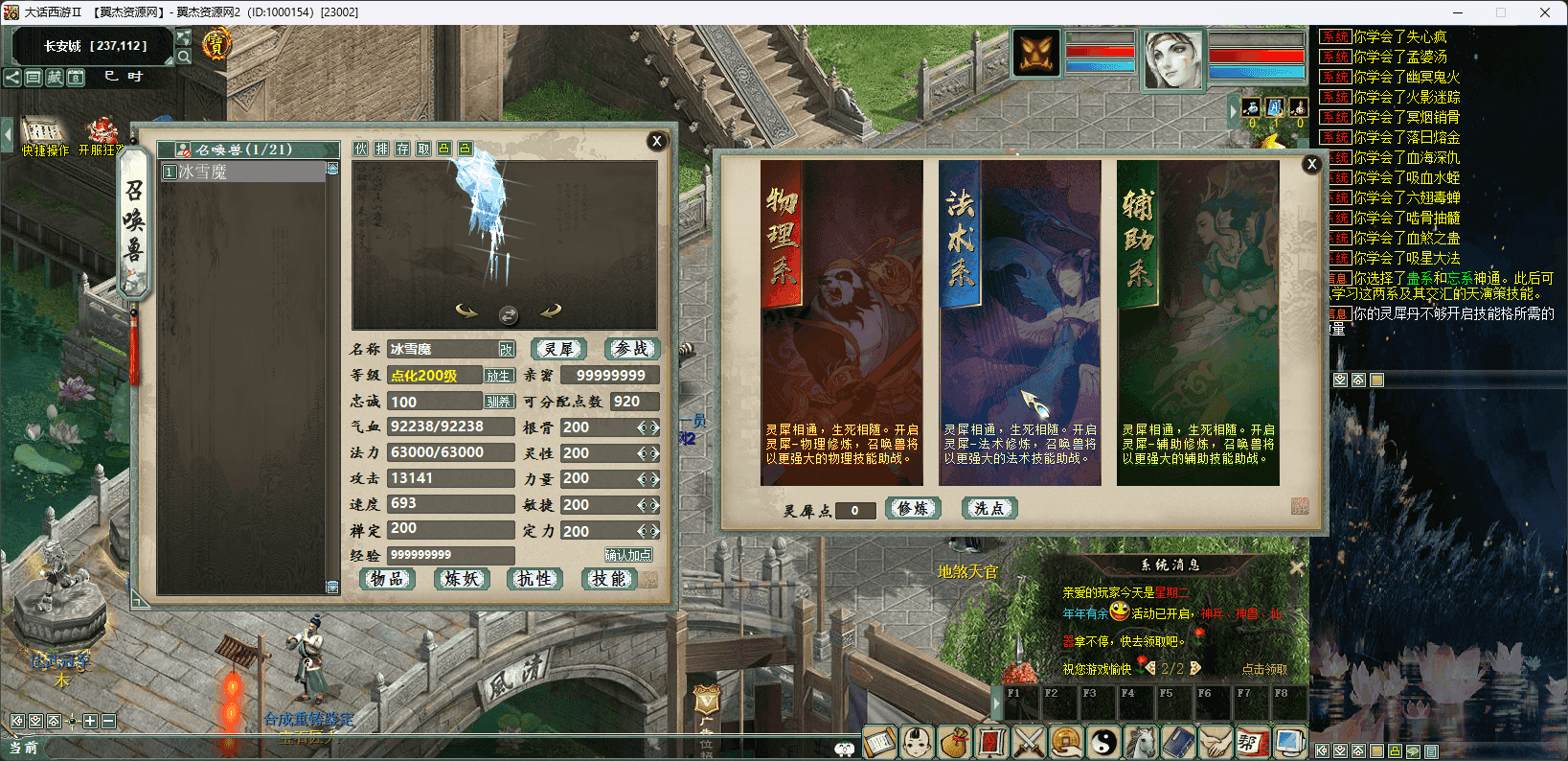Confirm point allocation with 确认加点
Image resolution: width=1568 pixels, height=761 pixels.
pyautogui.click(x=628, y=555)
